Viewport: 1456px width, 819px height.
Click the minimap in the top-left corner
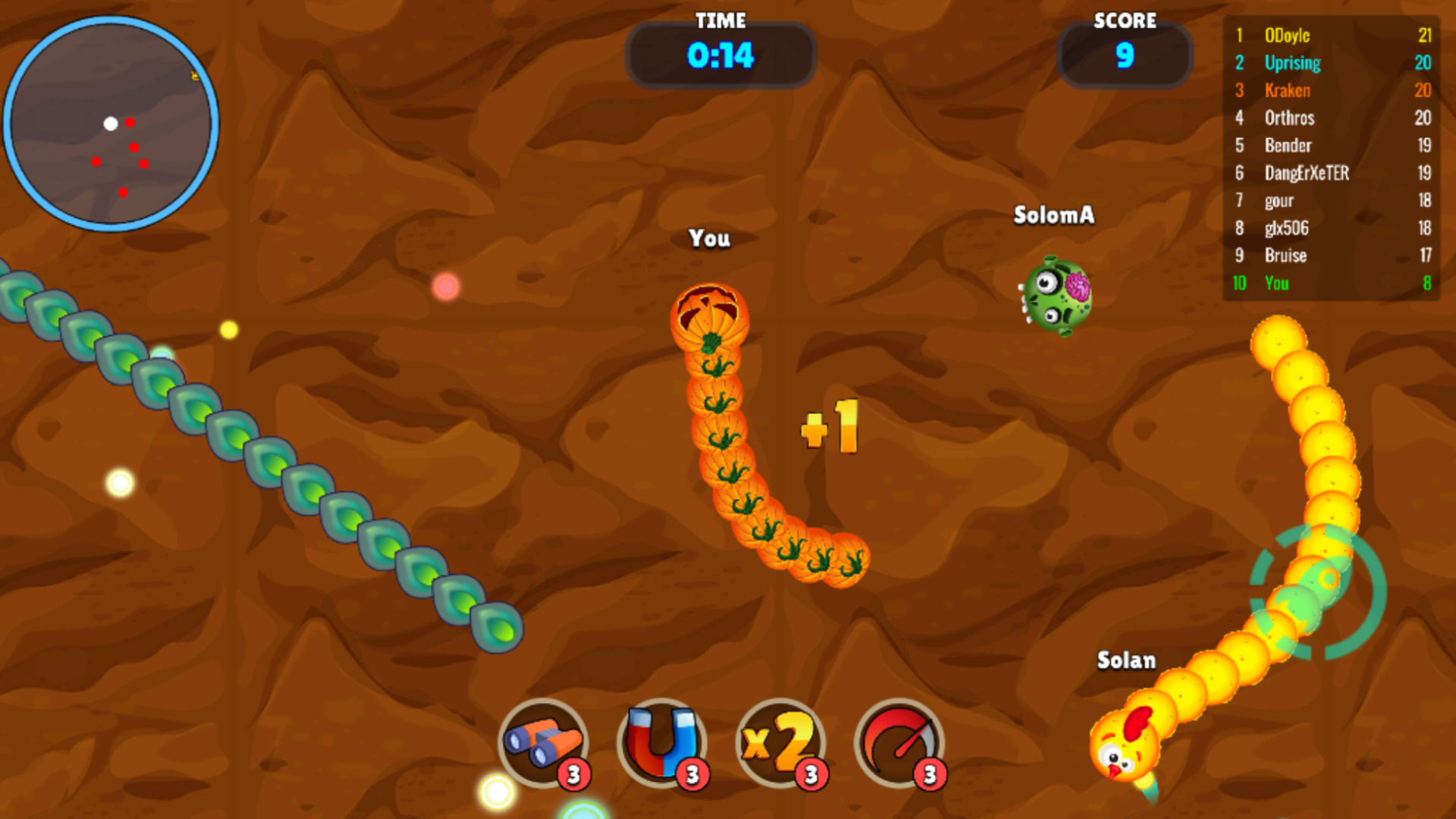pos(112,124)
